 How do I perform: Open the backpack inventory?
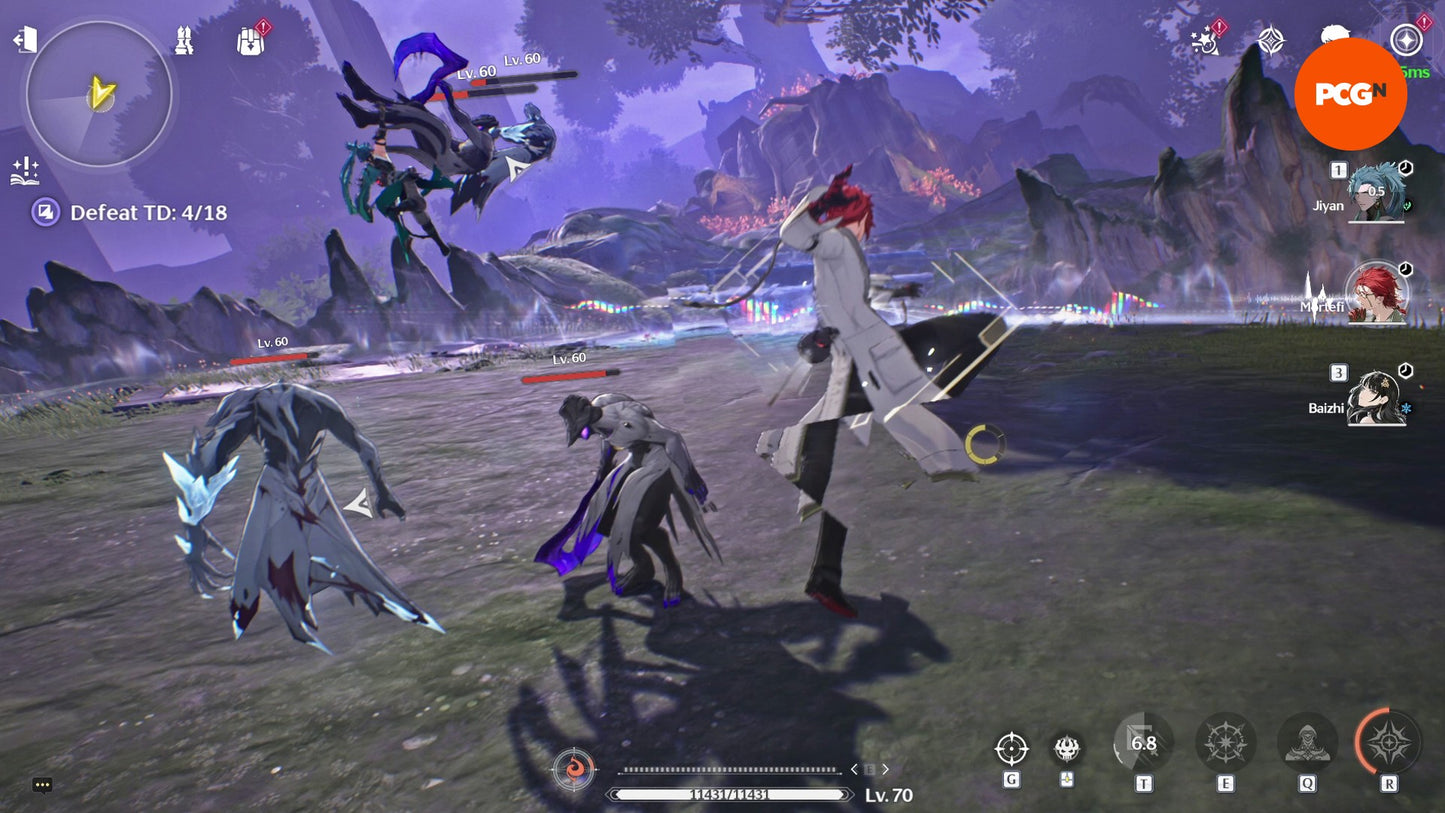[x=250, y=41]
